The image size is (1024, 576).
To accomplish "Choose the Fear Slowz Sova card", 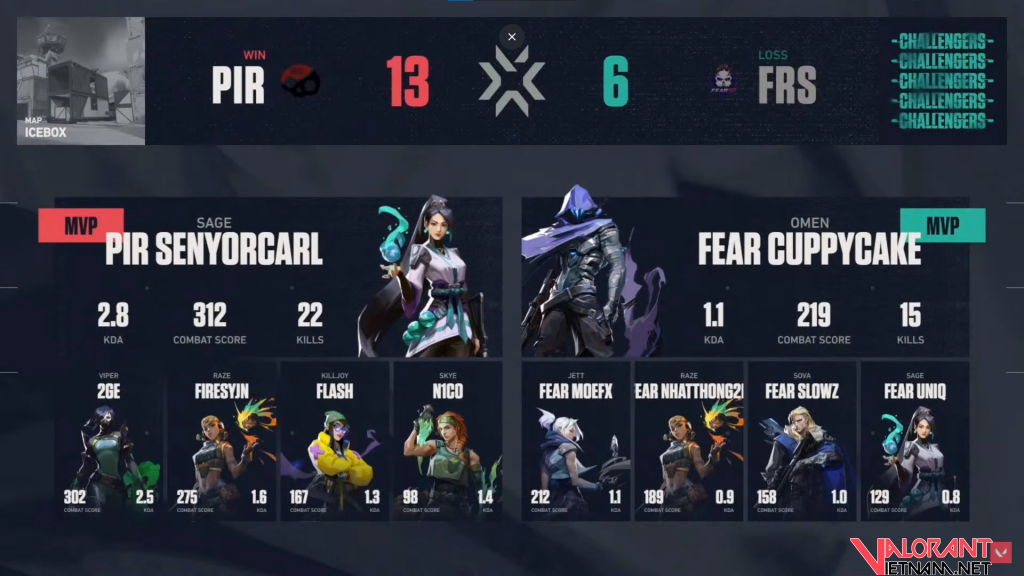I will pyautogui.click(x=802, y=441).
